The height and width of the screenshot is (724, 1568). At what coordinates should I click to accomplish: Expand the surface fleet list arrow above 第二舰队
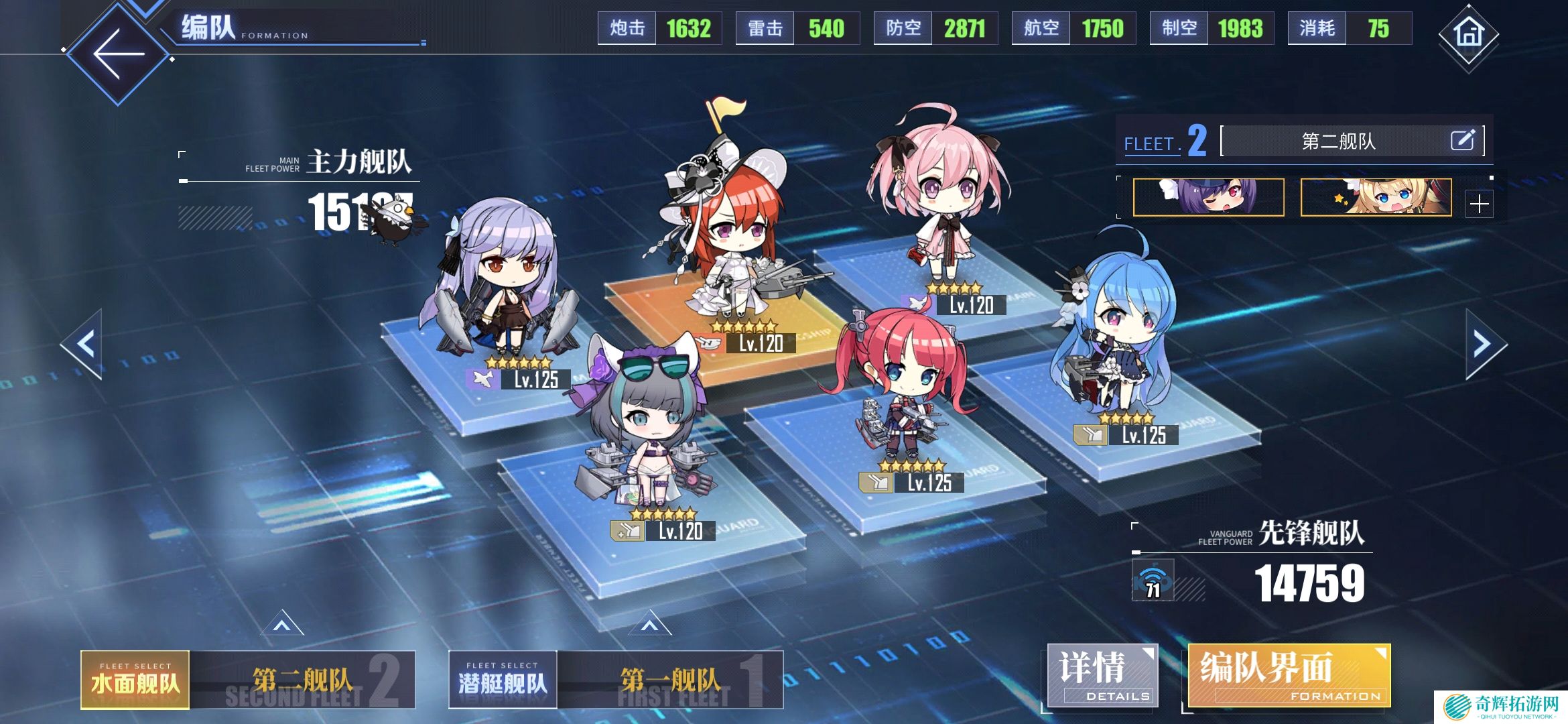[282, 624]
